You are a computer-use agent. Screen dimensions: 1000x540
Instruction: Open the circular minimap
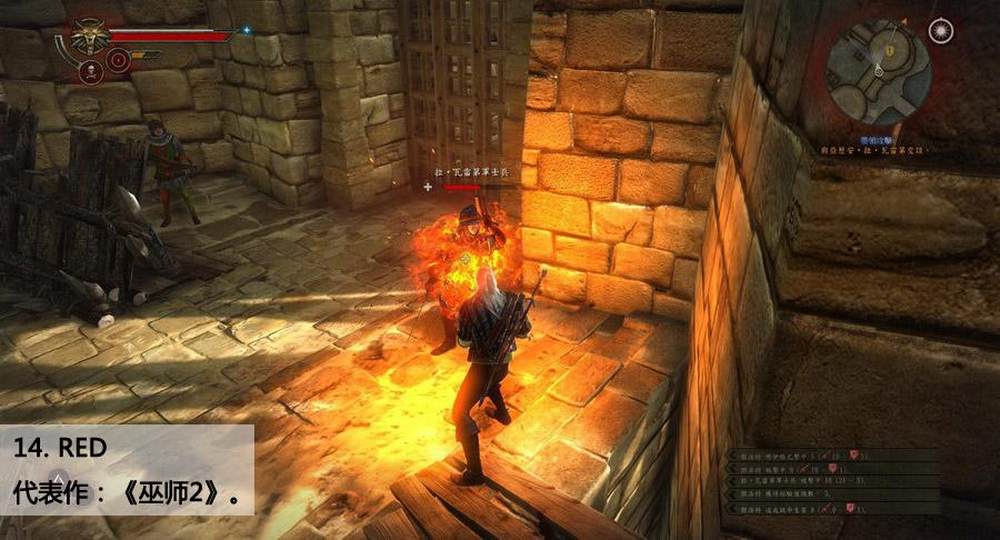[x=879, y=72]
